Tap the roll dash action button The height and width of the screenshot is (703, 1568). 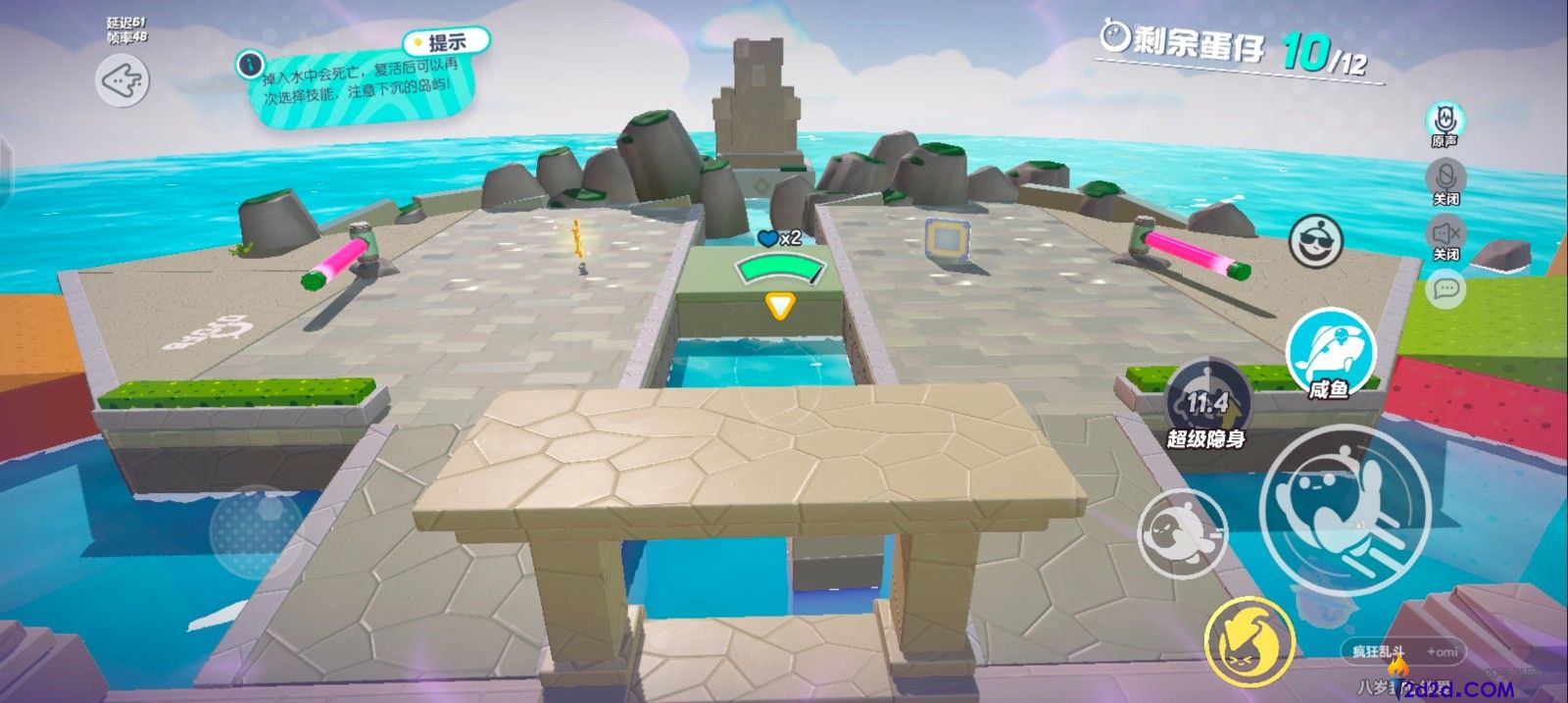1181,533
